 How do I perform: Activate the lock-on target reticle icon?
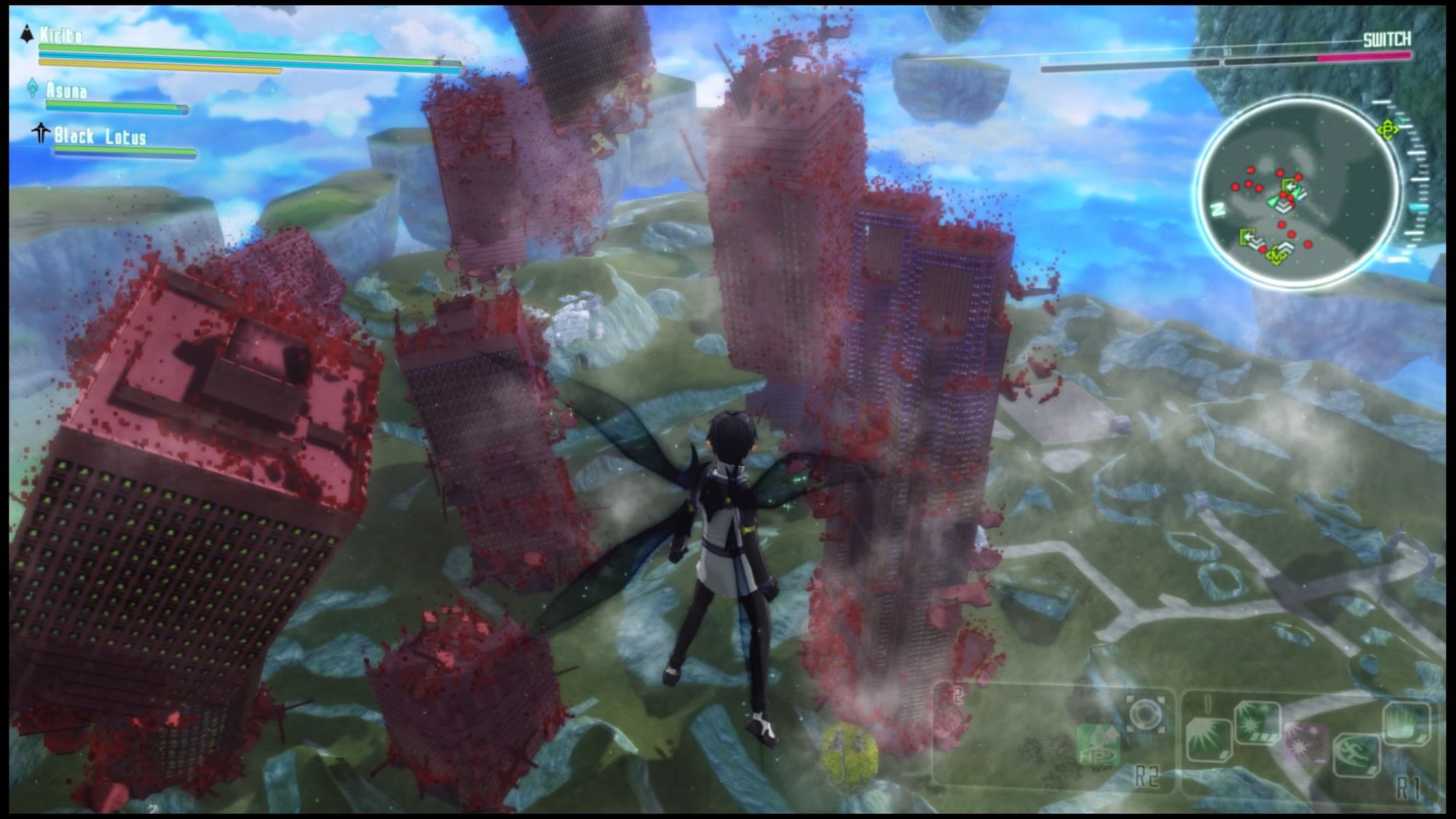(1145, 715)
